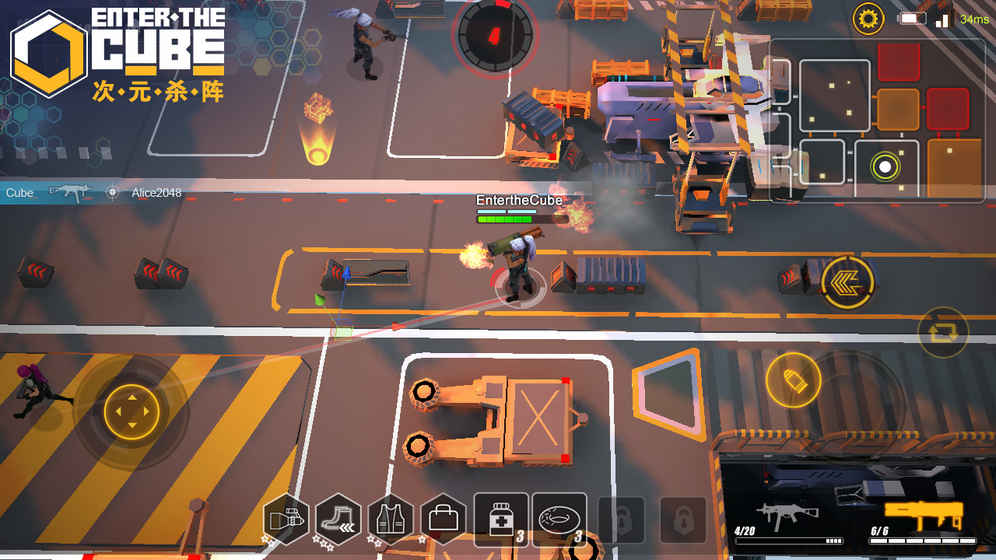Select the speed boots equipment icon
The image size is (996, 560).
[339, 520]
